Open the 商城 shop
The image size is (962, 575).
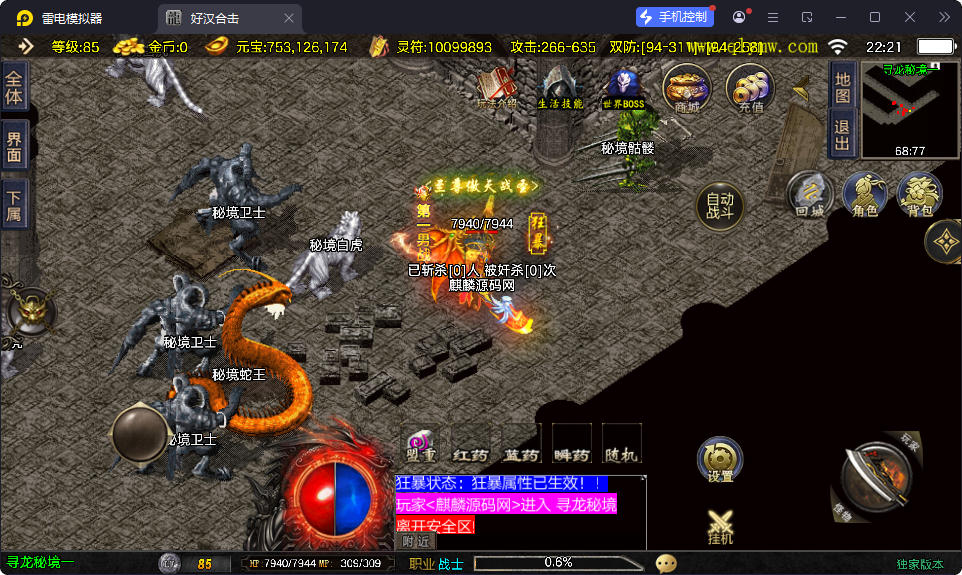click(x=687, y=88)
